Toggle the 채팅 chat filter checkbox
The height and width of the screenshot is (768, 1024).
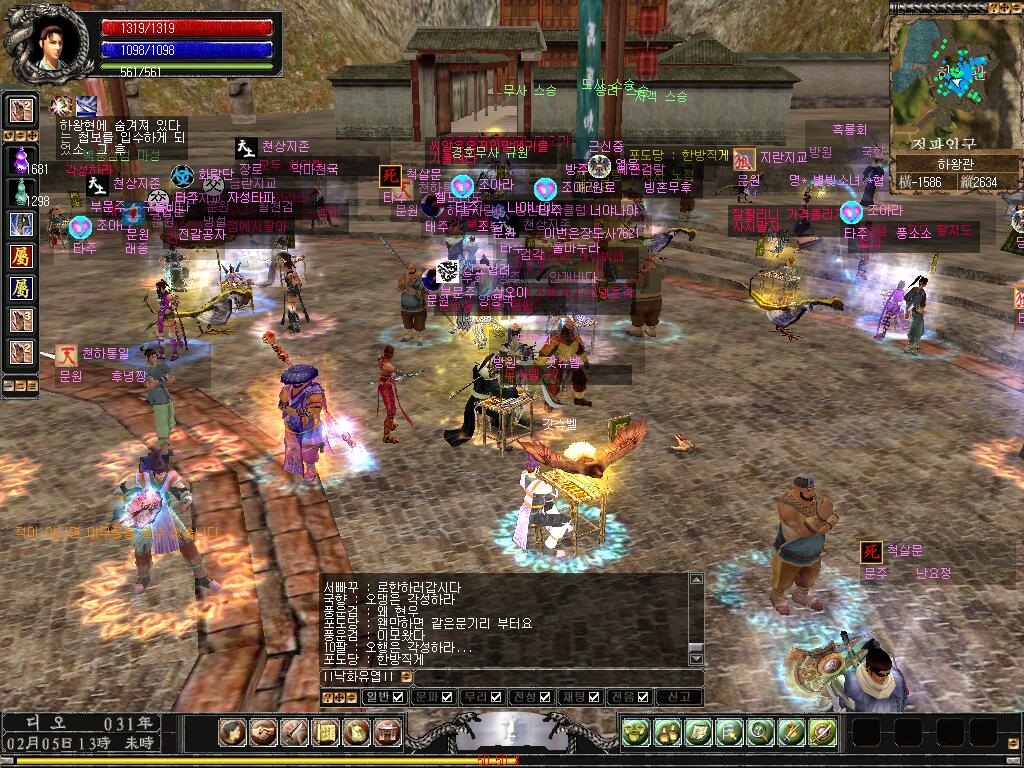tap(594, 697)
